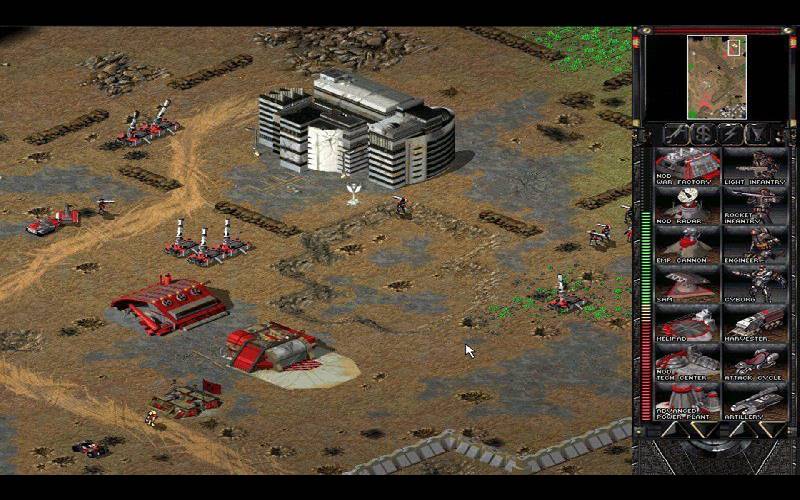Activate the wrench repair button

click(x=674, y=134)
